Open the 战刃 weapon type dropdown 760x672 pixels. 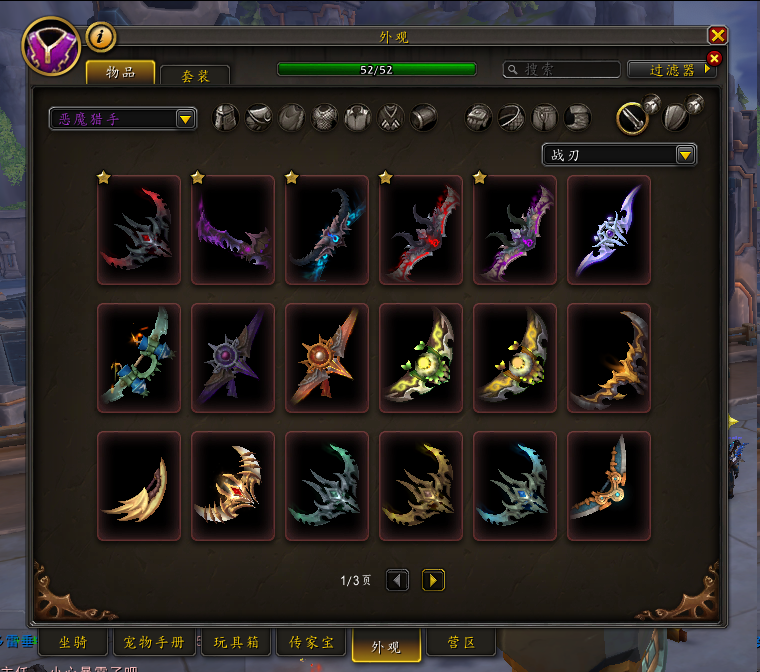[619, 155]
